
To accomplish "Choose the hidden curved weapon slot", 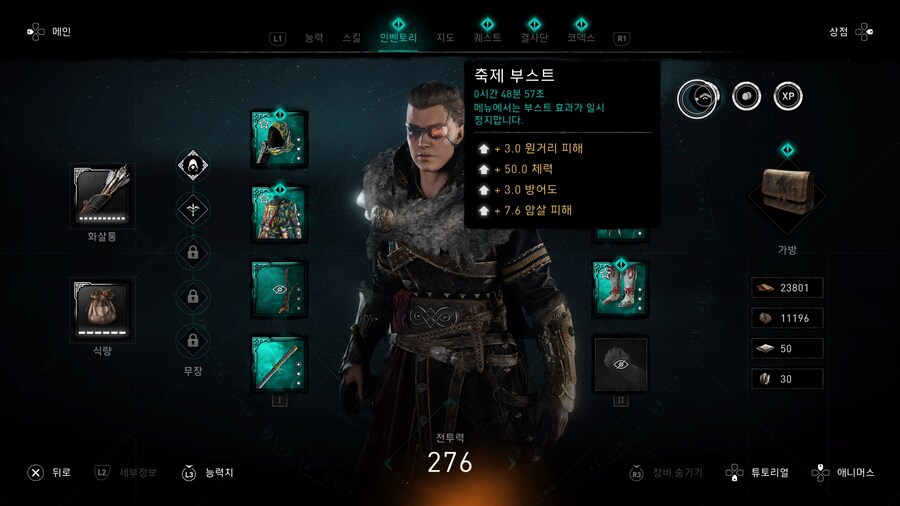I will coord(279,288).
